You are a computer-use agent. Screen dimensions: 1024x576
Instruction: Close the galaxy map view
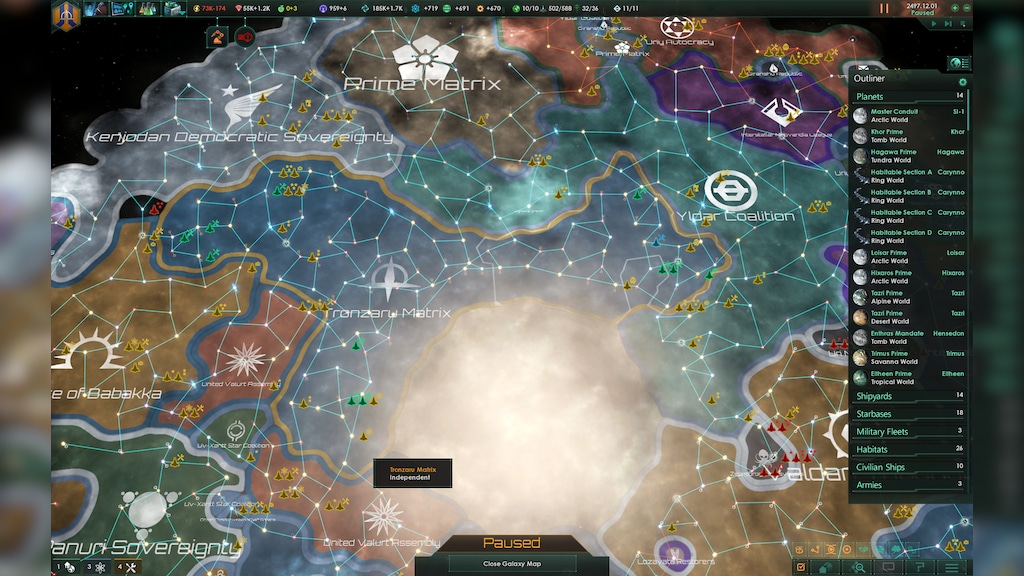click(511, 564)
